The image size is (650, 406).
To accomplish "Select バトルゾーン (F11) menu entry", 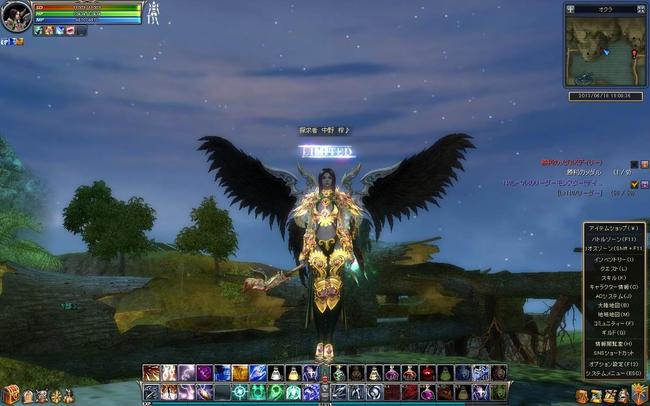I will tap(611, 240).
